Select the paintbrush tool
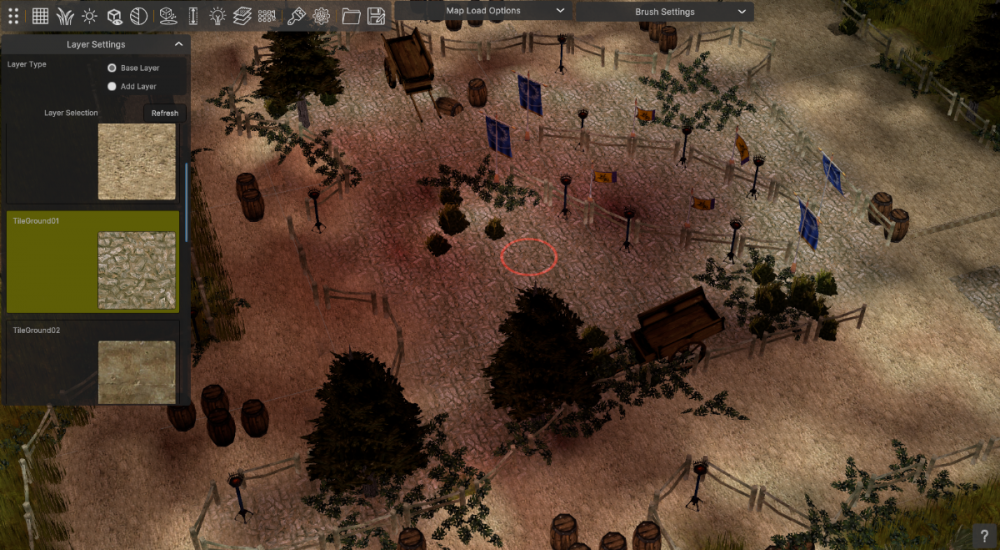Screen dimensions: 1000x550 [x=296, y=15]
